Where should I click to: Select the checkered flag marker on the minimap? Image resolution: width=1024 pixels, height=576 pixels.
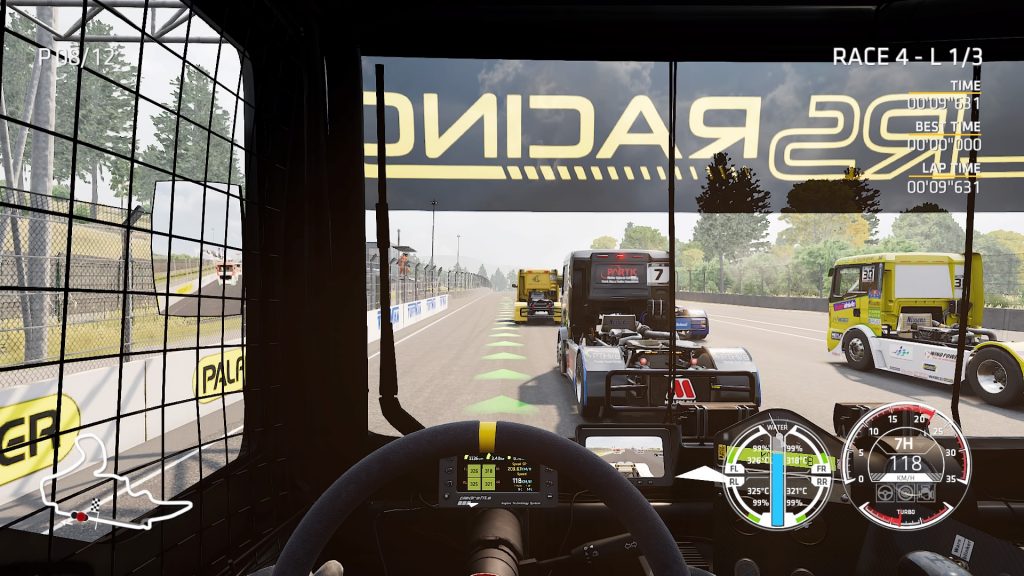[96, 503]
